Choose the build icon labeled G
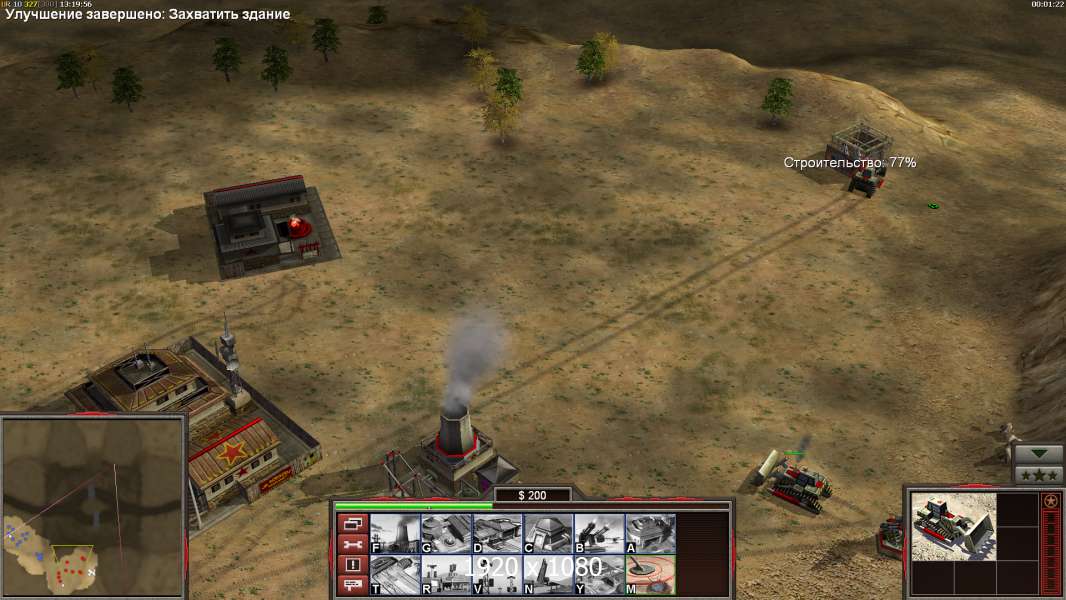The height and width of the screenshot is (600, 1066). (446, 533)
